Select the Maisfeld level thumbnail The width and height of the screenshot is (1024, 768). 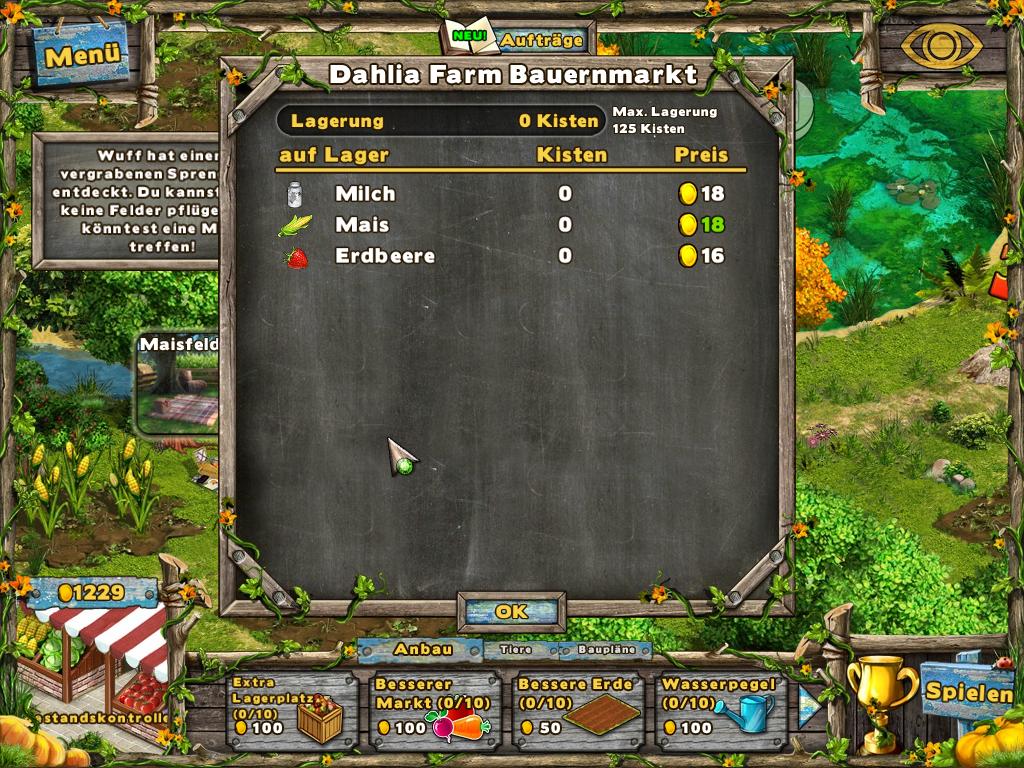tap(178, 385)
